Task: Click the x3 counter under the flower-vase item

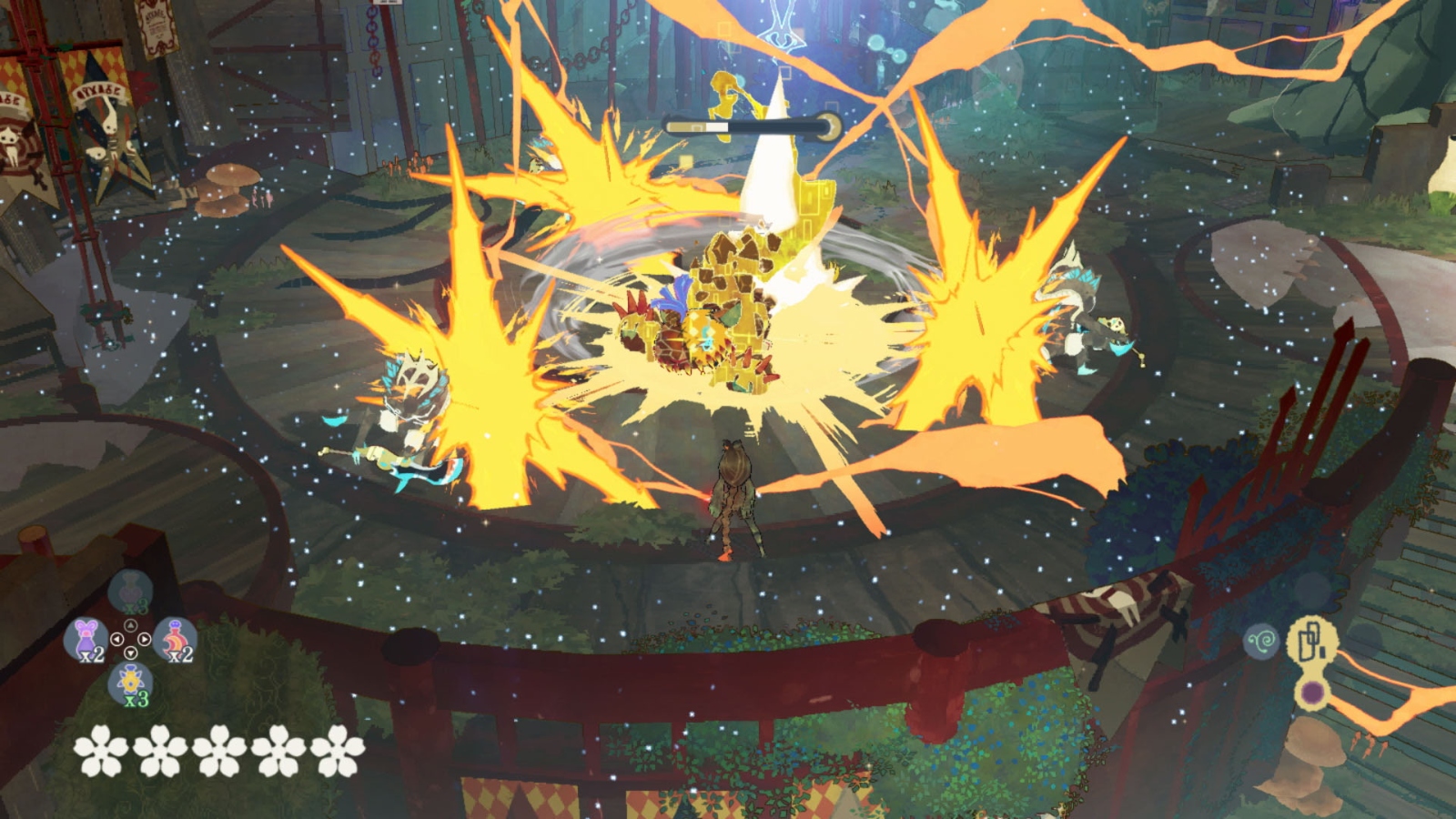Action: [x=136, y=701]
